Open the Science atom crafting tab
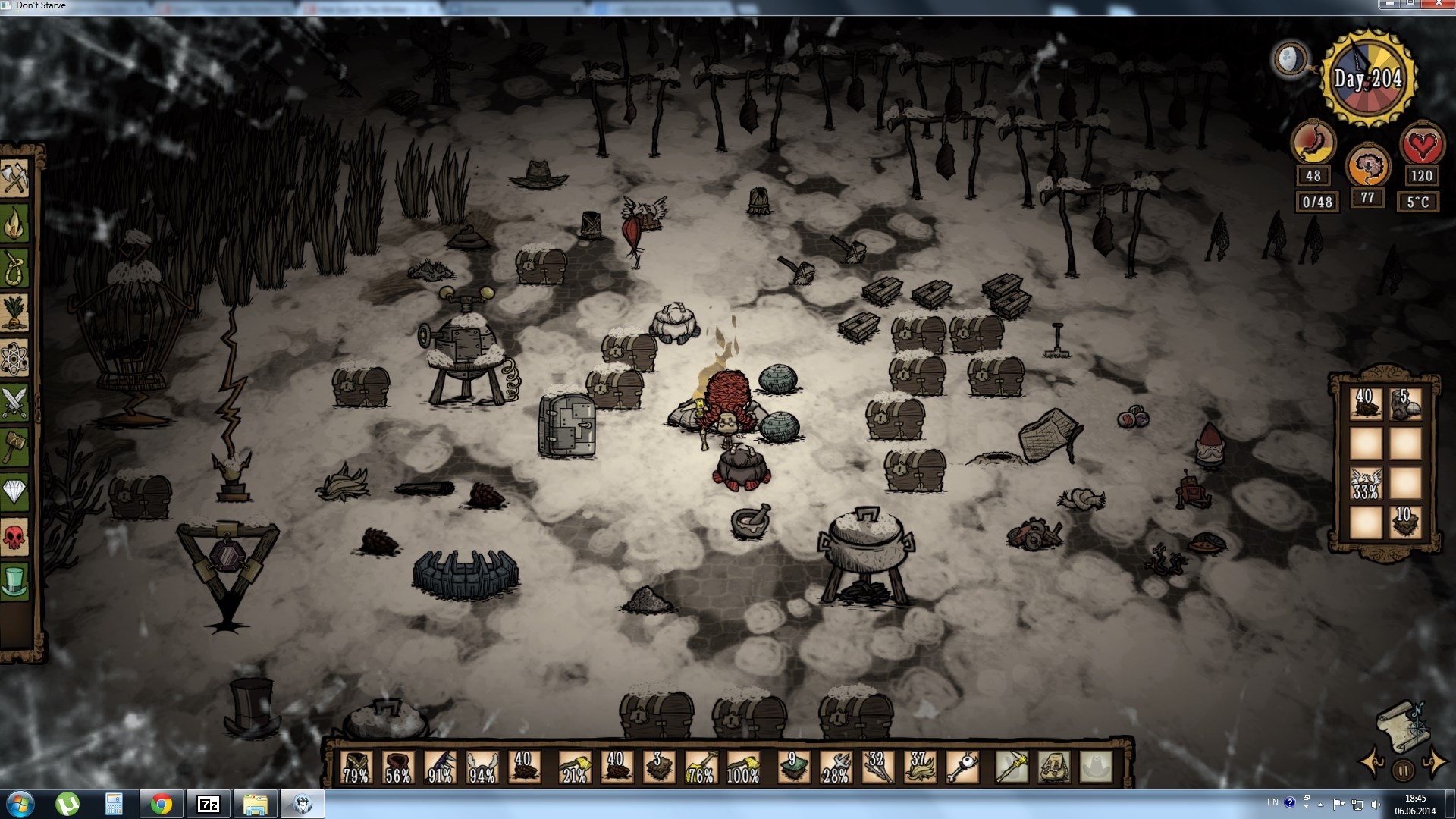The width and height of the screenshot is (1456, 819). click(15, 358)
